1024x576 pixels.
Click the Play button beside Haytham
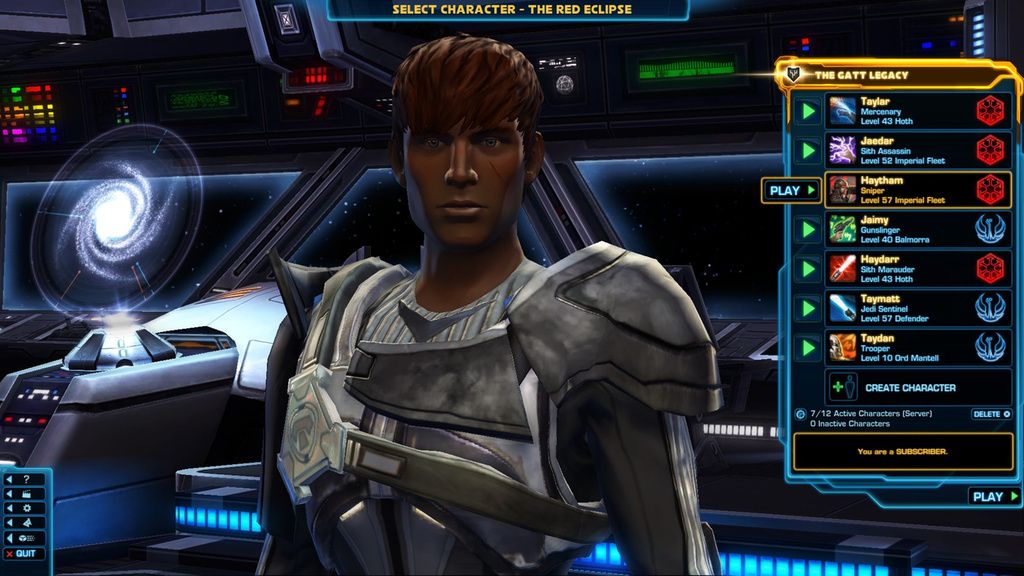791,190
